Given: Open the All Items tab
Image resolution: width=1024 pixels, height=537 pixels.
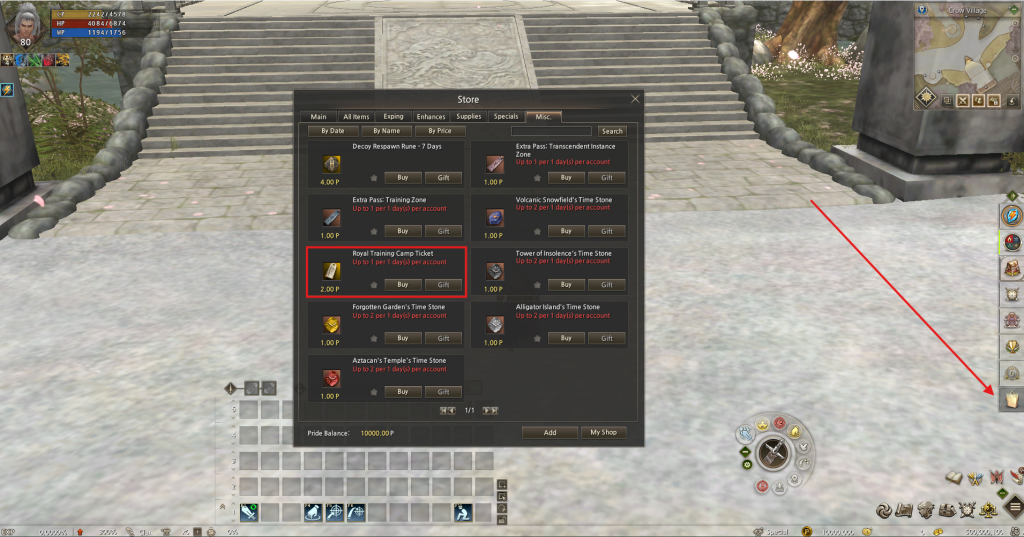Looking at the screenshot, I should 356,117.
